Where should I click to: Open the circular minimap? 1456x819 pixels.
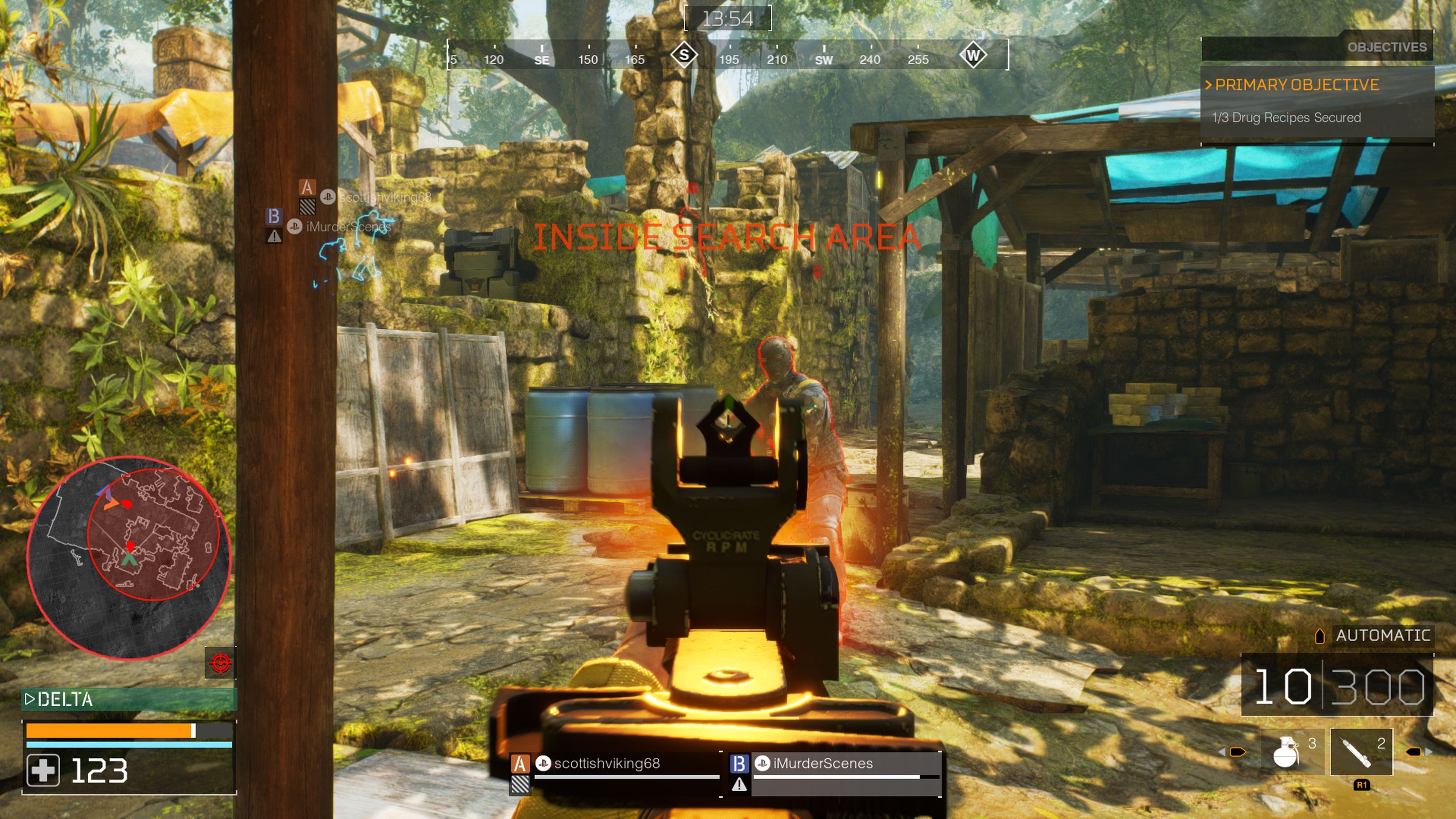click(129, 557)
